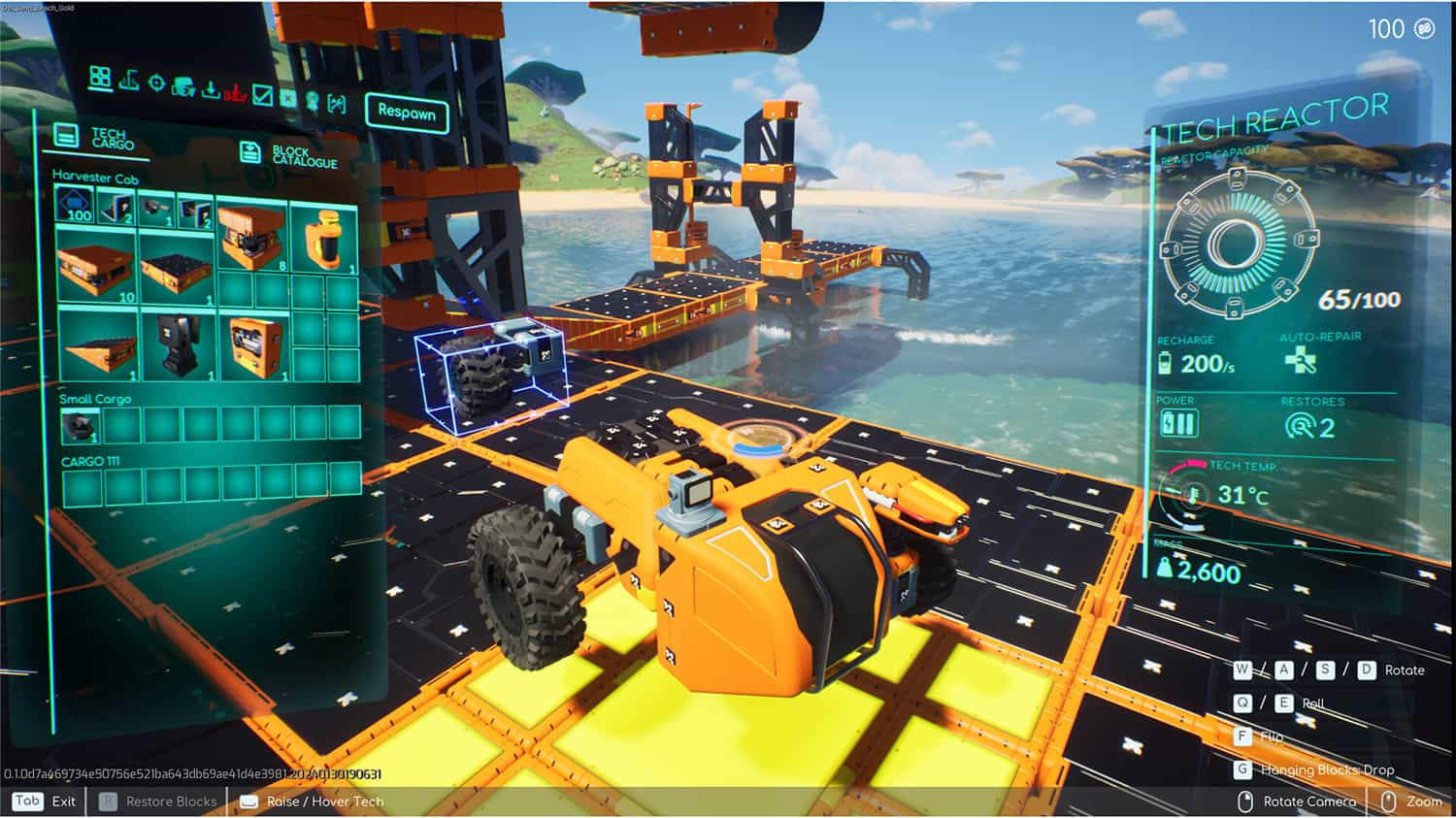The image size is (1456, 818).
Task: Expand the Small Cargo section
Action: pos(94,397)
